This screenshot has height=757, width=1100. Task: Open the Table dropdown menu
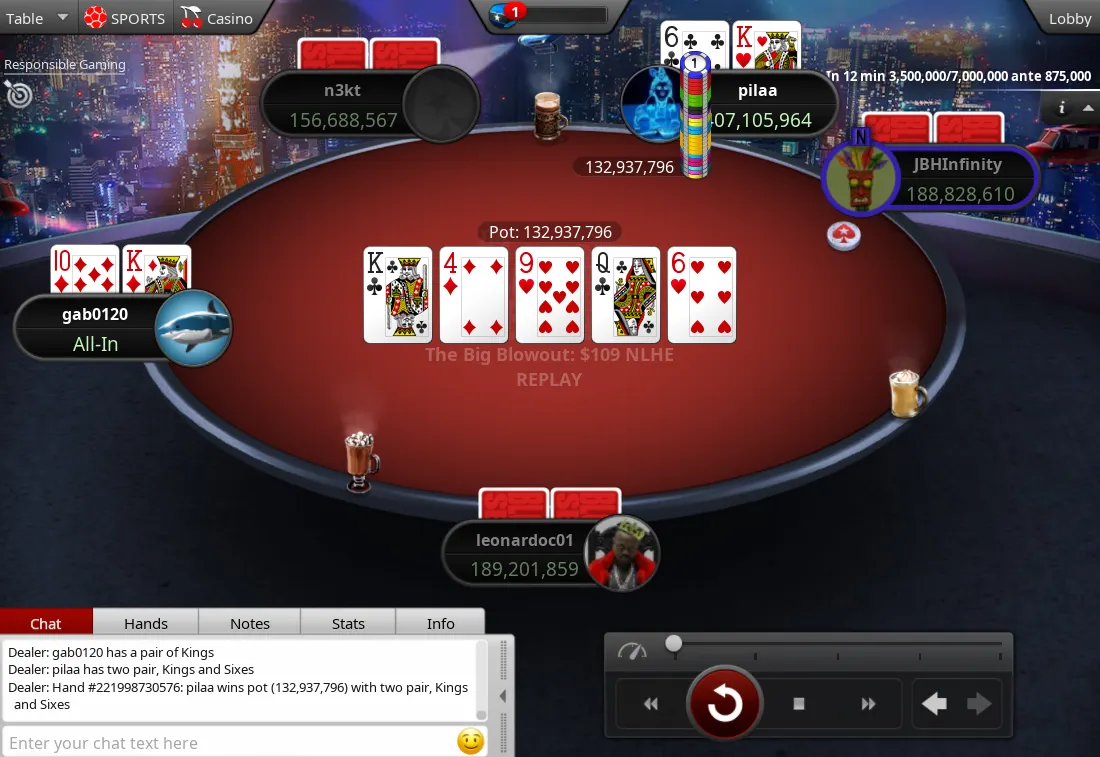coord(37,18)
